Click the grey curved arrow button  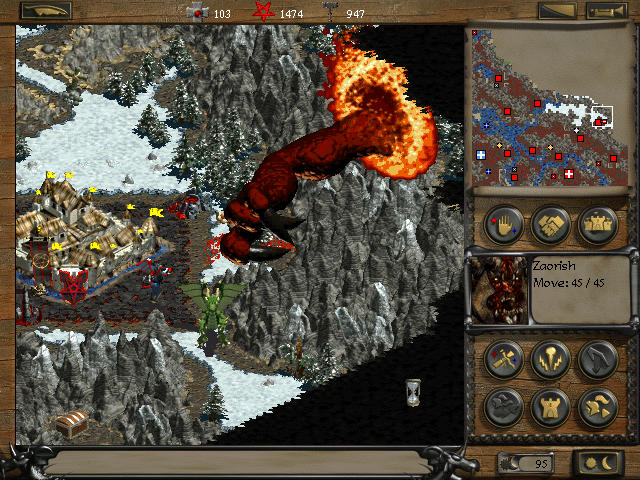tap(597, 359)
